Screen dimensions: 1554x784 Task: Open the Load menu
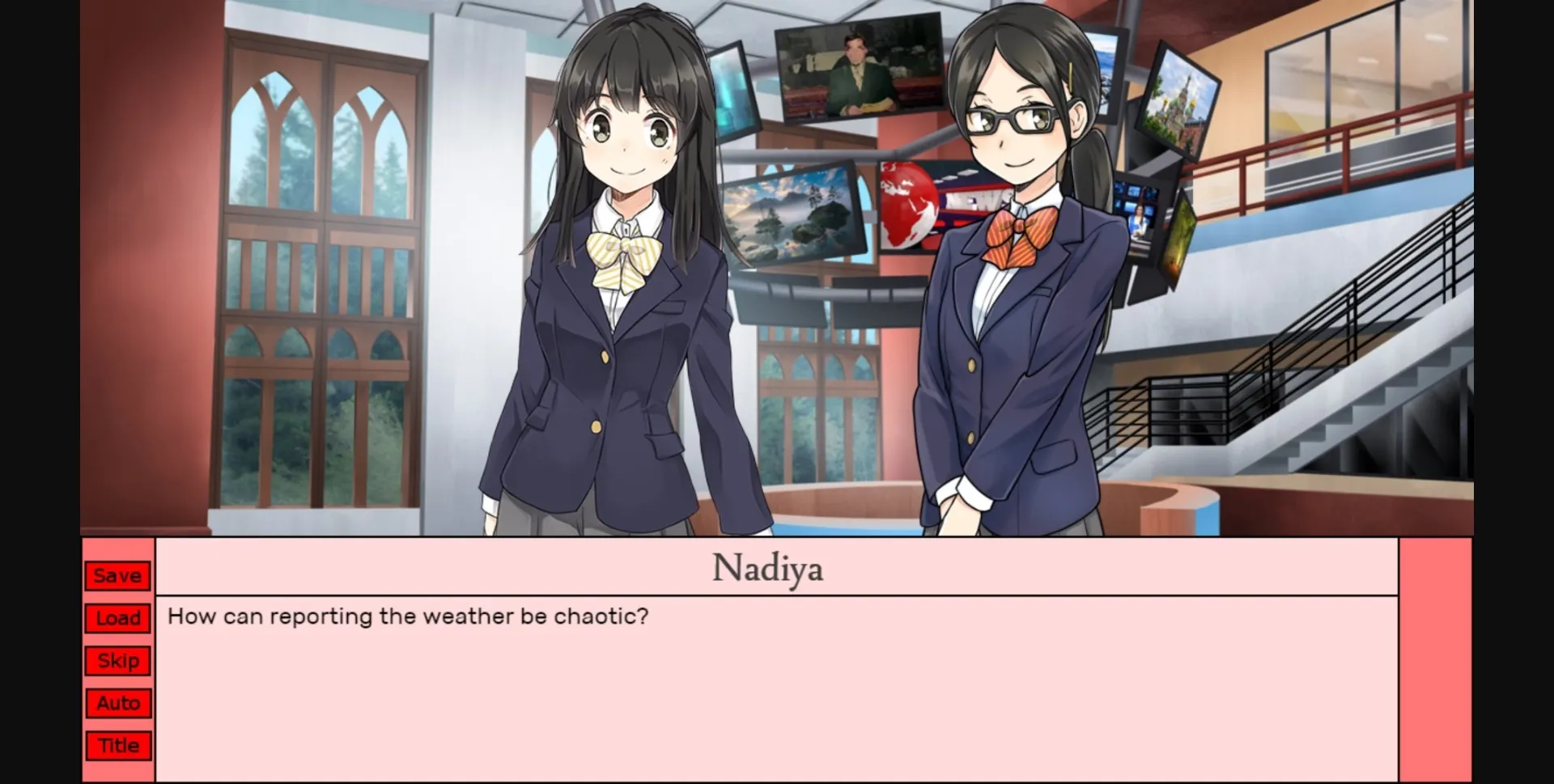coord(117,618)
